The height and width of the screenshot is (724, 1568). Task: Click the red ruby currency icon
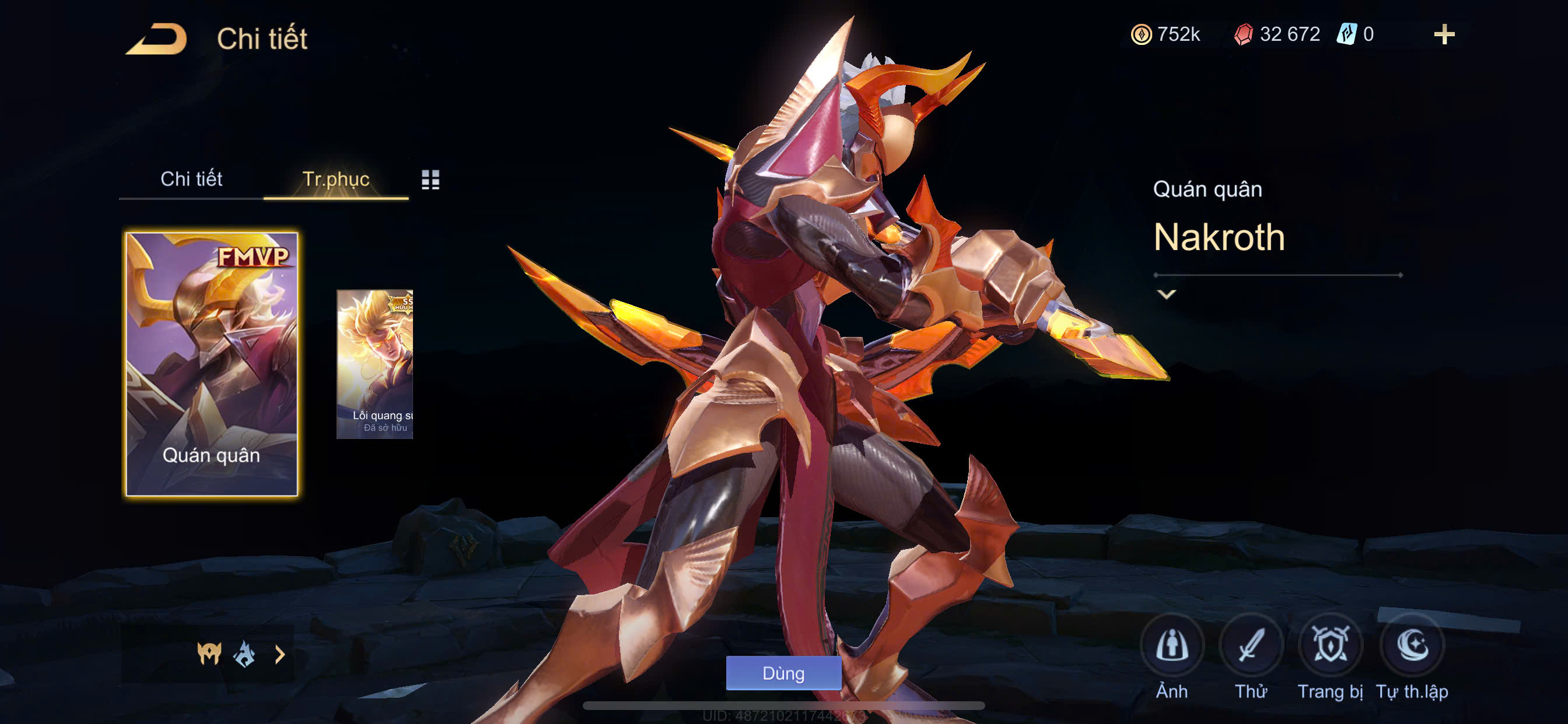coord(1243,34)
